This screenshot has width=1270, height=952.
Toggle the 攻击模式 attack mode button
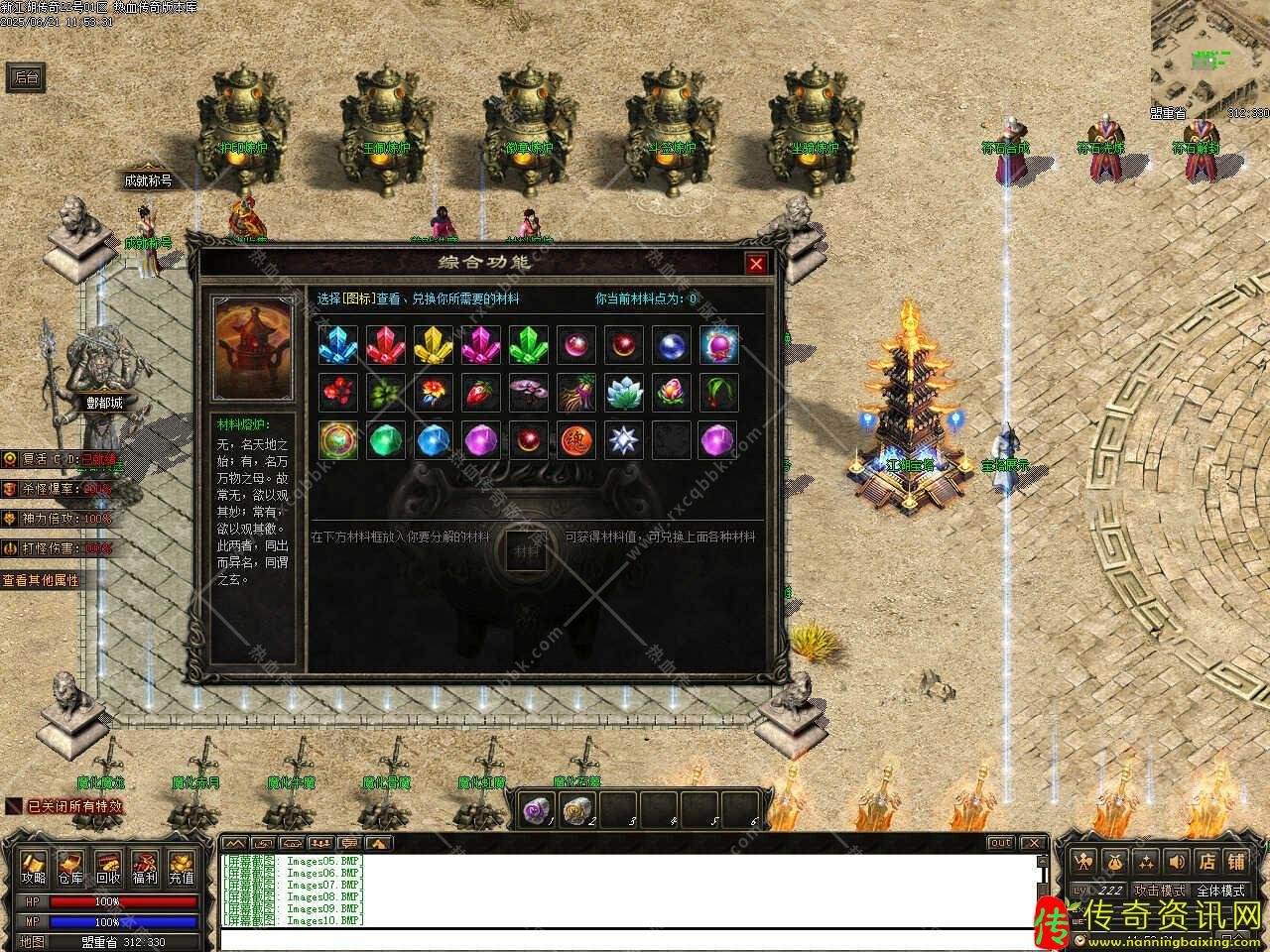(1159, 891)
